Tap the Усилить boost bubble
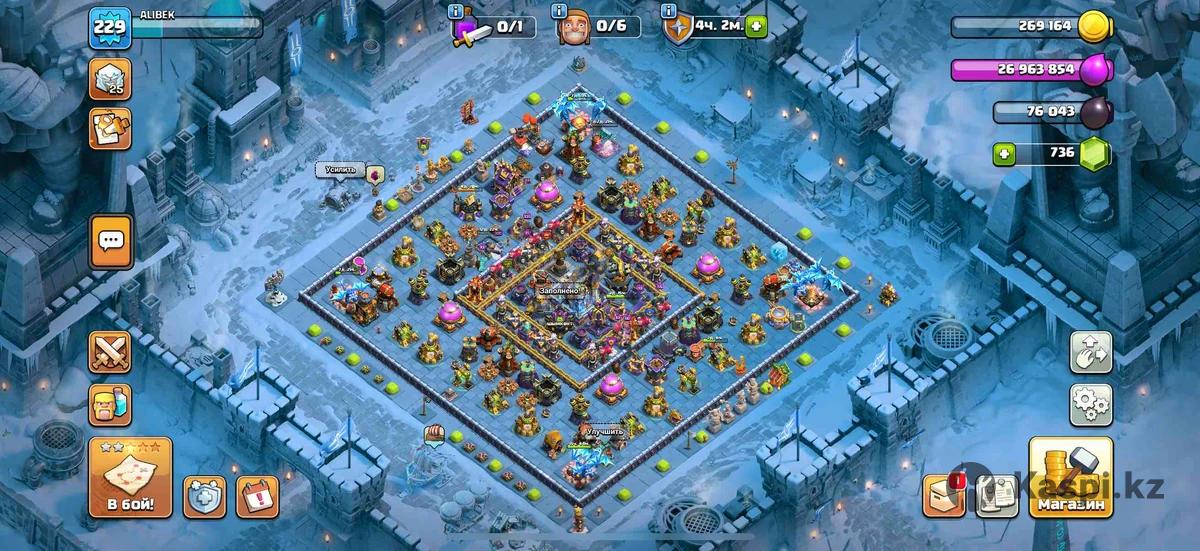The width and height of the screenshot is (1200, 551). (x=340, y=170)
